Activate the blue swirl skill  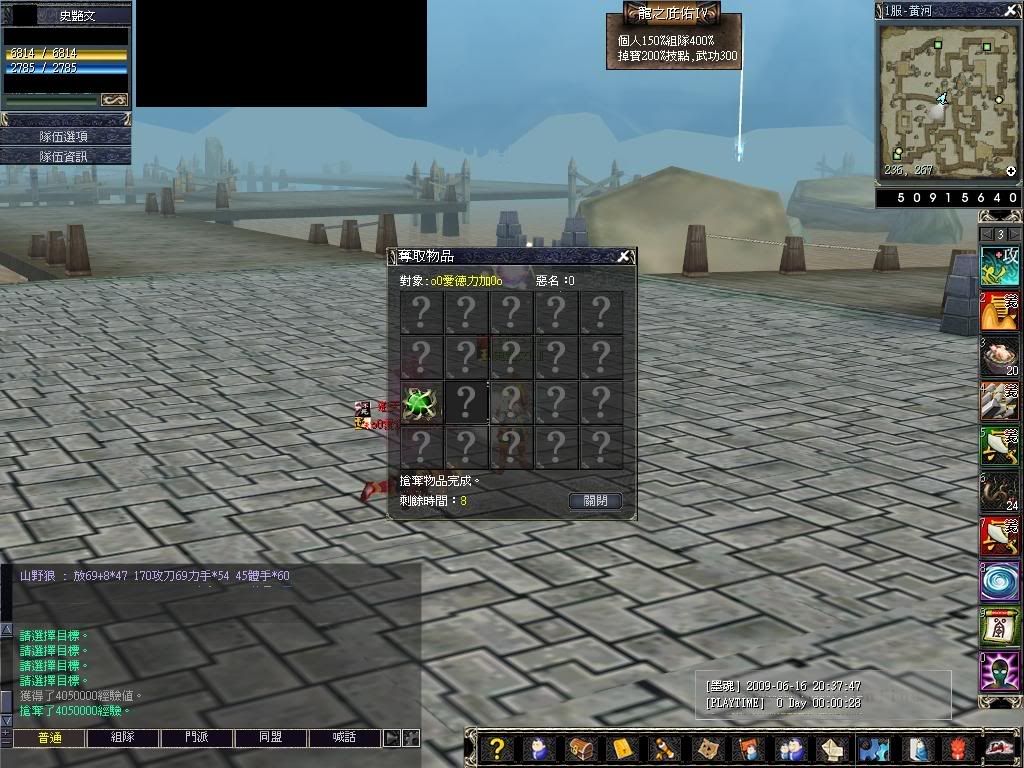999,582
